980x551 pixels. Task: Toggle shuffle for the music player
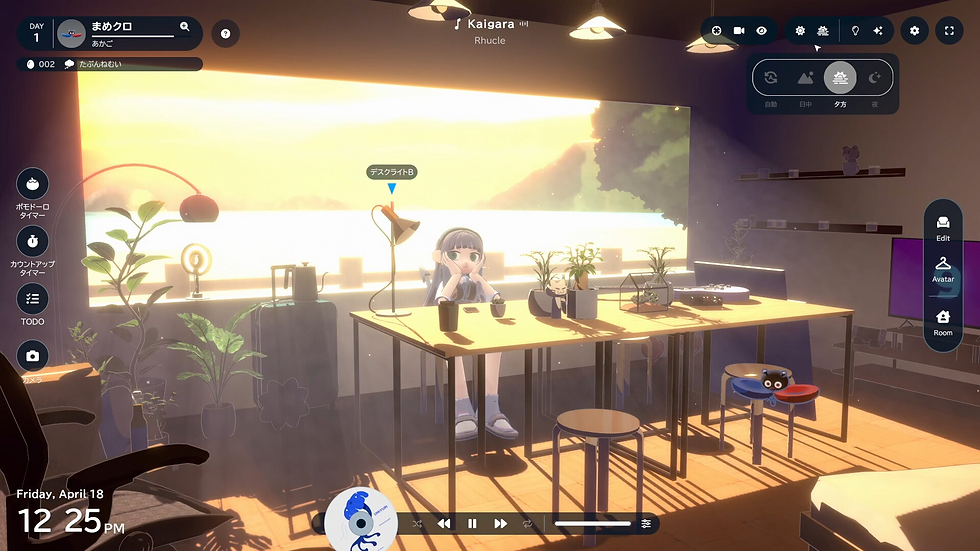point(417,523)
